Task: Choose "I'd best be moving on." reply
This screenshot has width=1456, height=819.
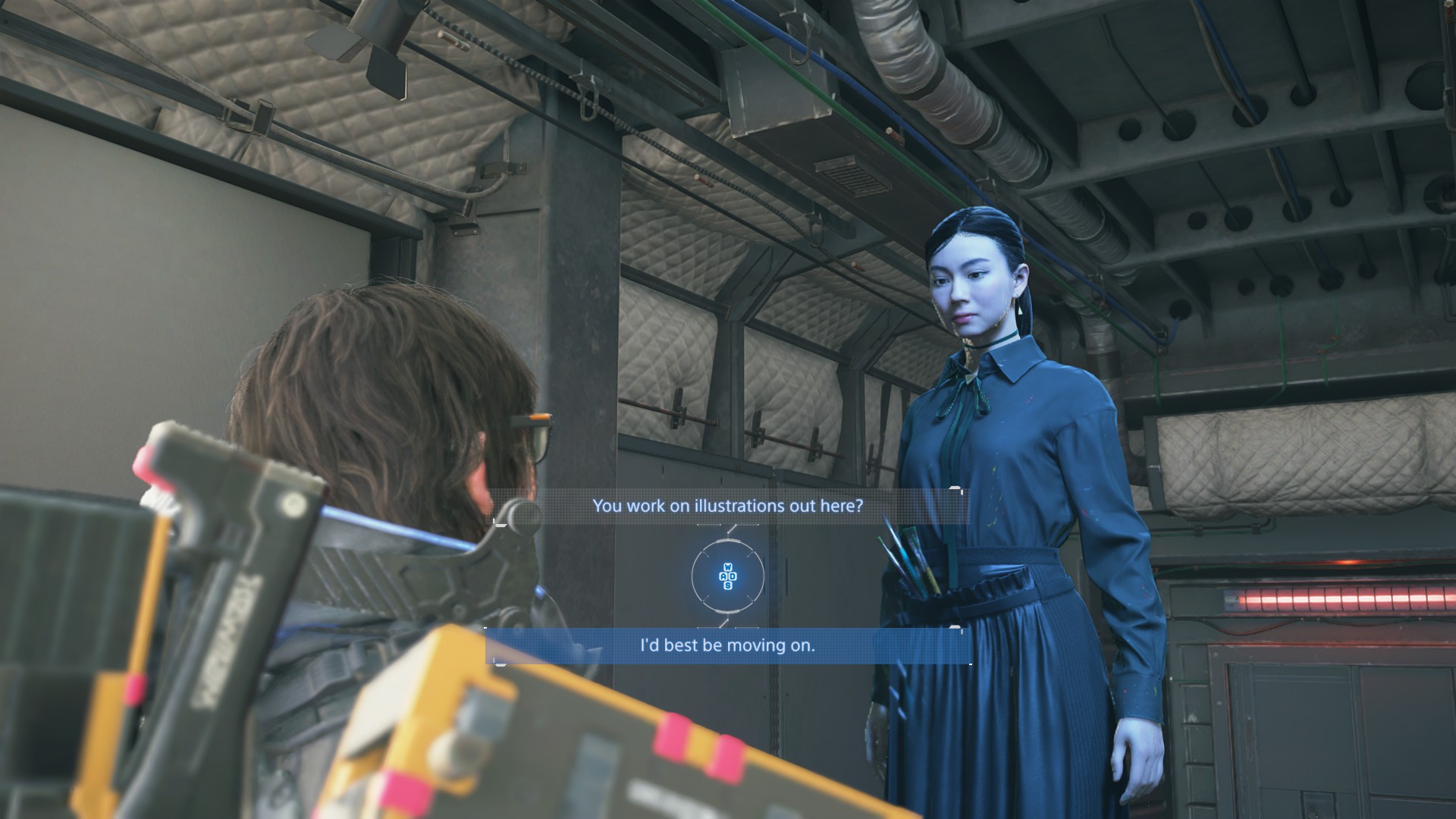Action: [x=727, y=646]
